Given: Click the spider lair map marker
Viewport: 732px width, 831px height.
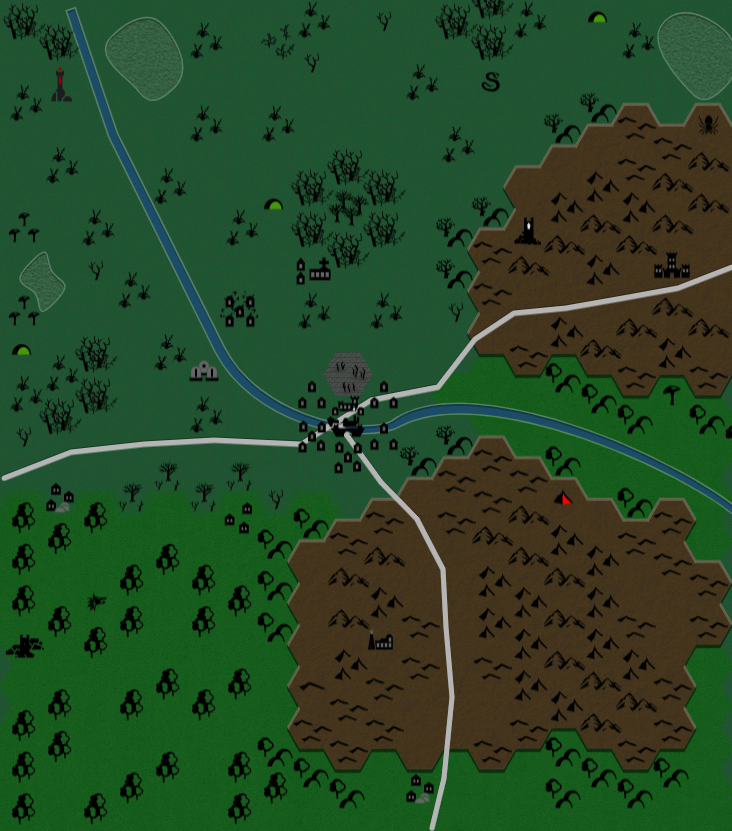Looking at the screenshot, I should click(708, 124).
